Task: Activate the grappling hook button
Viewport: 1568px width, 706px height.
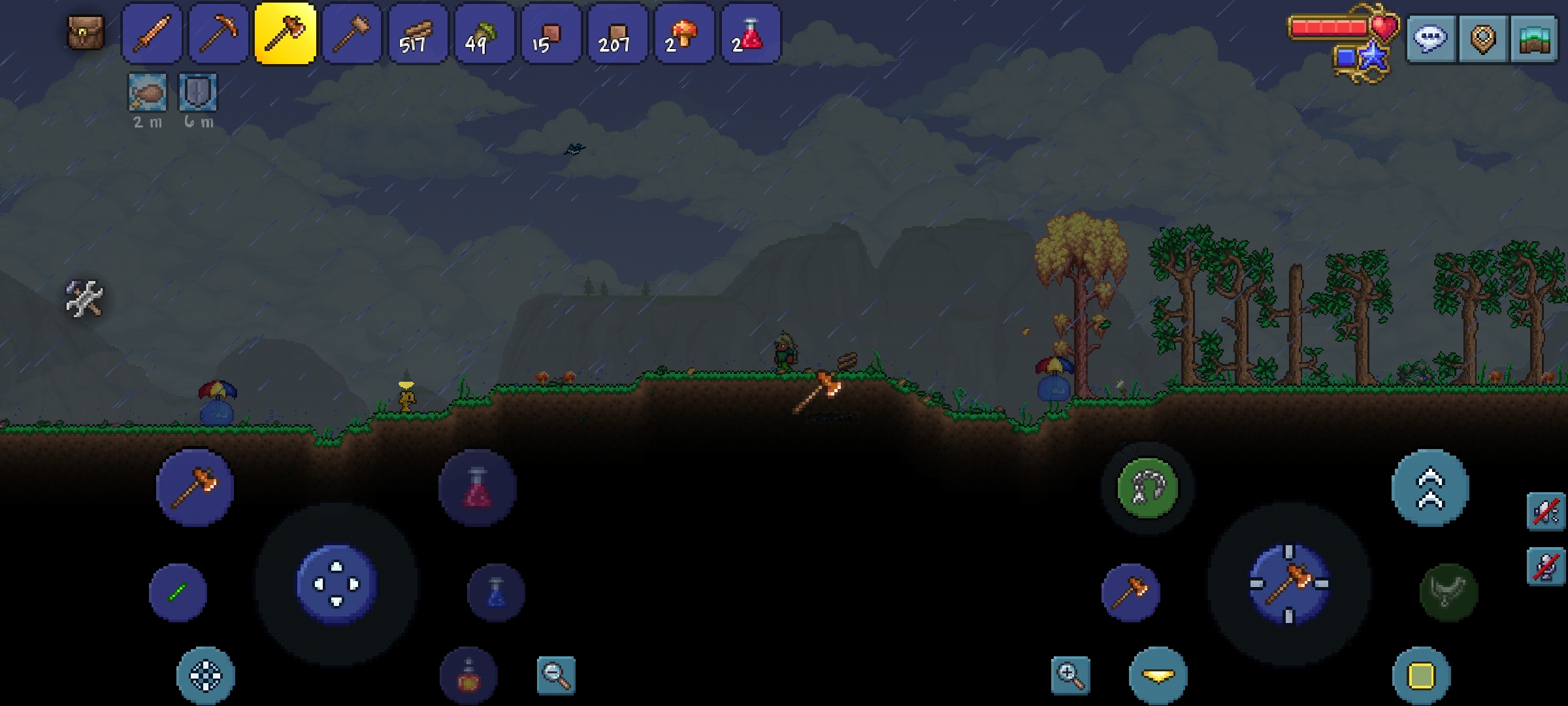Action: [x=1147, y=488]
